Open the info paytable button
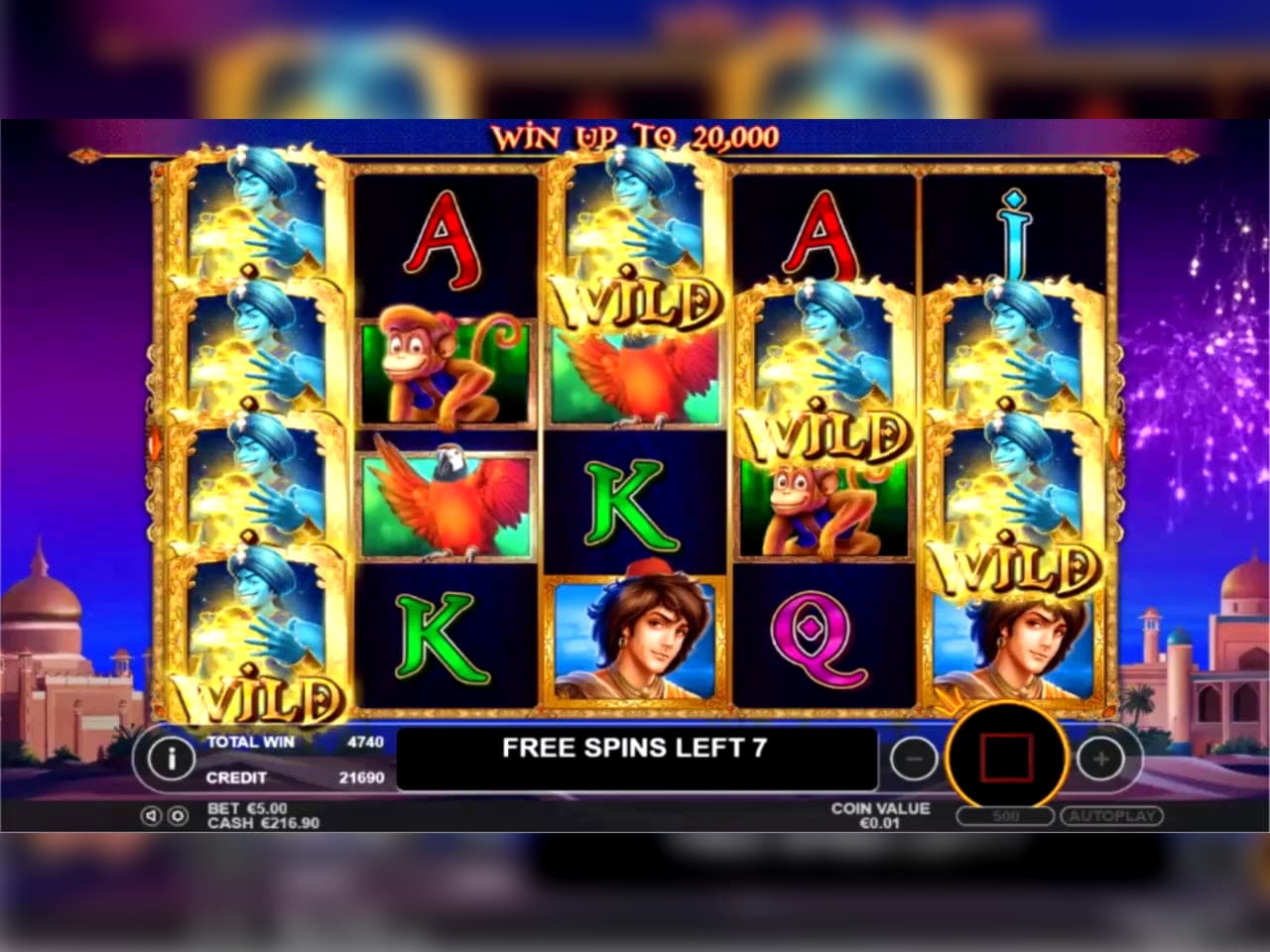Image resolution: width=1270 pixels, height=952 pixels. [x=171, y=759]
